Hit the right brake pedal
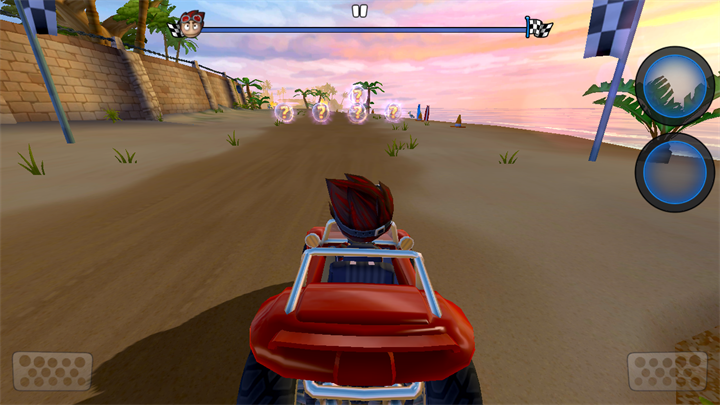This screenshot has width=720, height=405. coord(667,371)
